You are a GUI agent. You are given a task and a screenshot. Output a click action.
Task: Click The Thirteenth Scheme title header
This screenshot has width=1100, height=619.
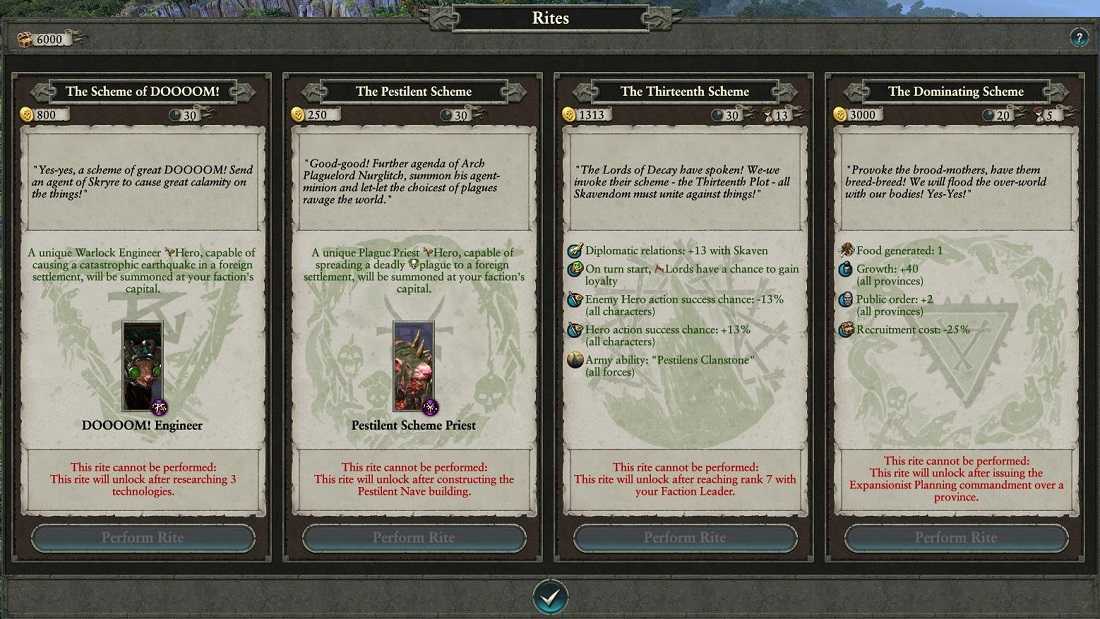tap(685, 91)
